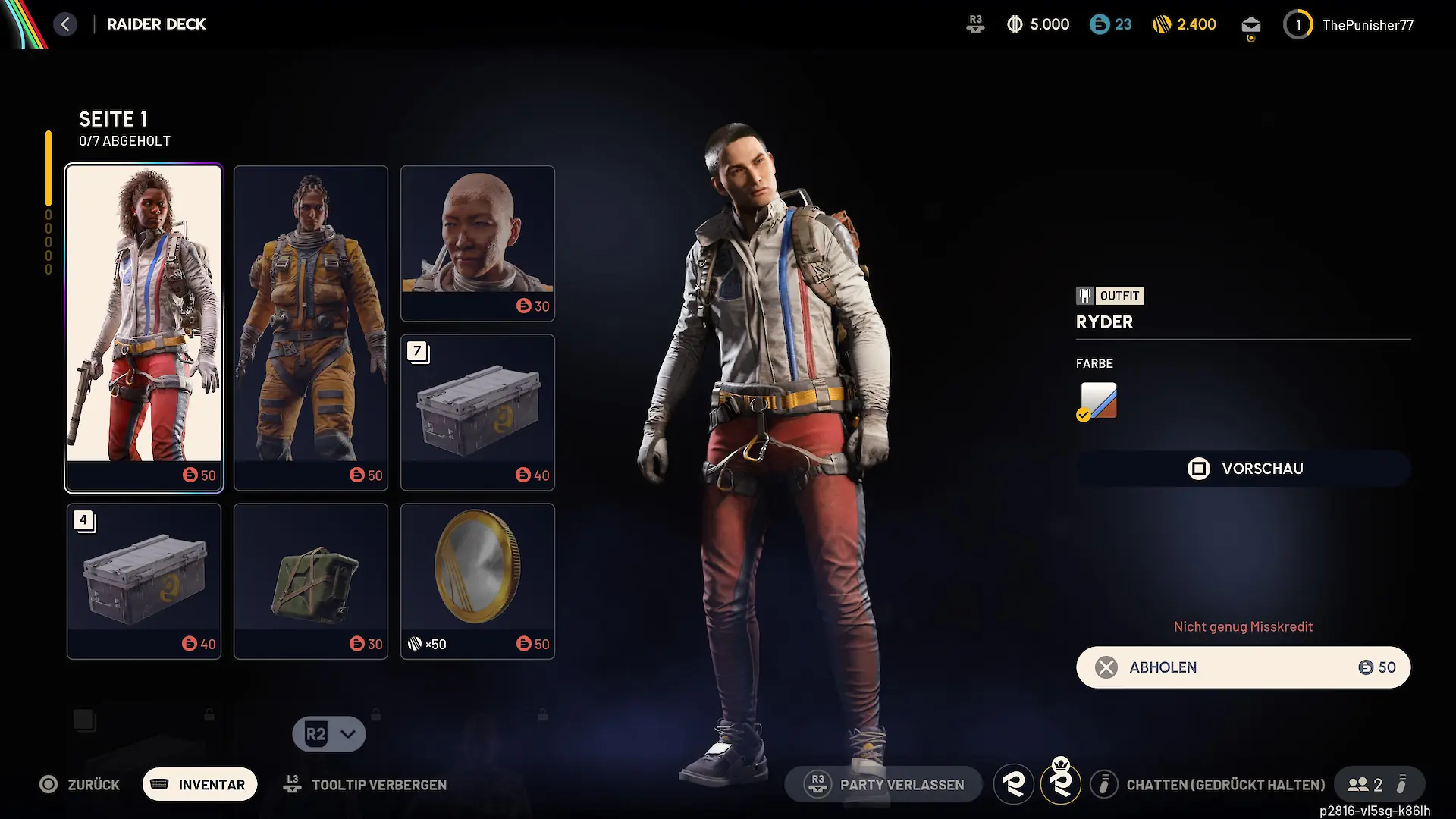
Task: Select the bald head cosmetic card
Action: (x=478, y=243)
